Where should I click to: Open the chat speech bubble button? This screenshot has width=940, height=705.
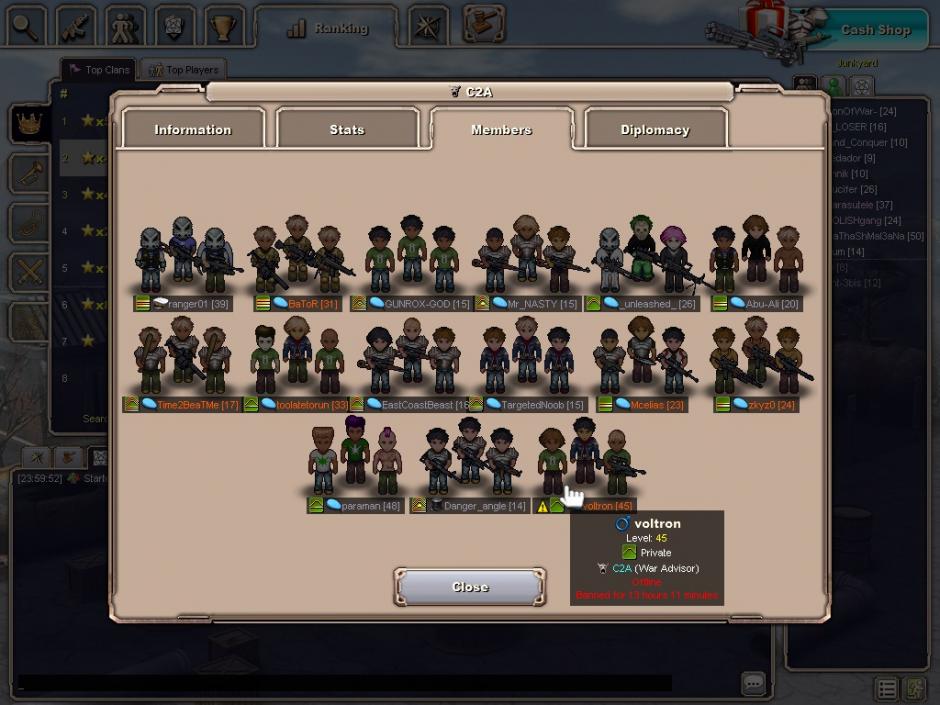click(754, 683)
